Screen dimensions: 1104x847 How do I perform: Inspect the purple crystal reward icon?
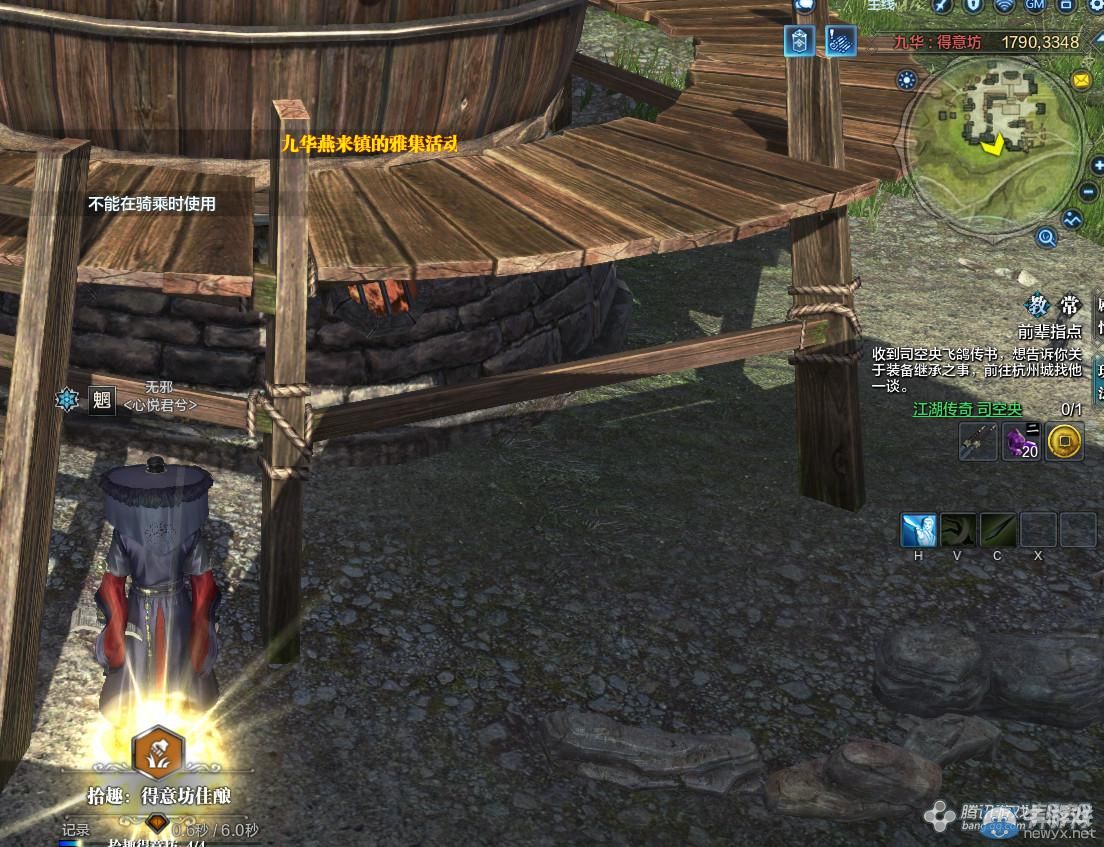click(1022, 441)
